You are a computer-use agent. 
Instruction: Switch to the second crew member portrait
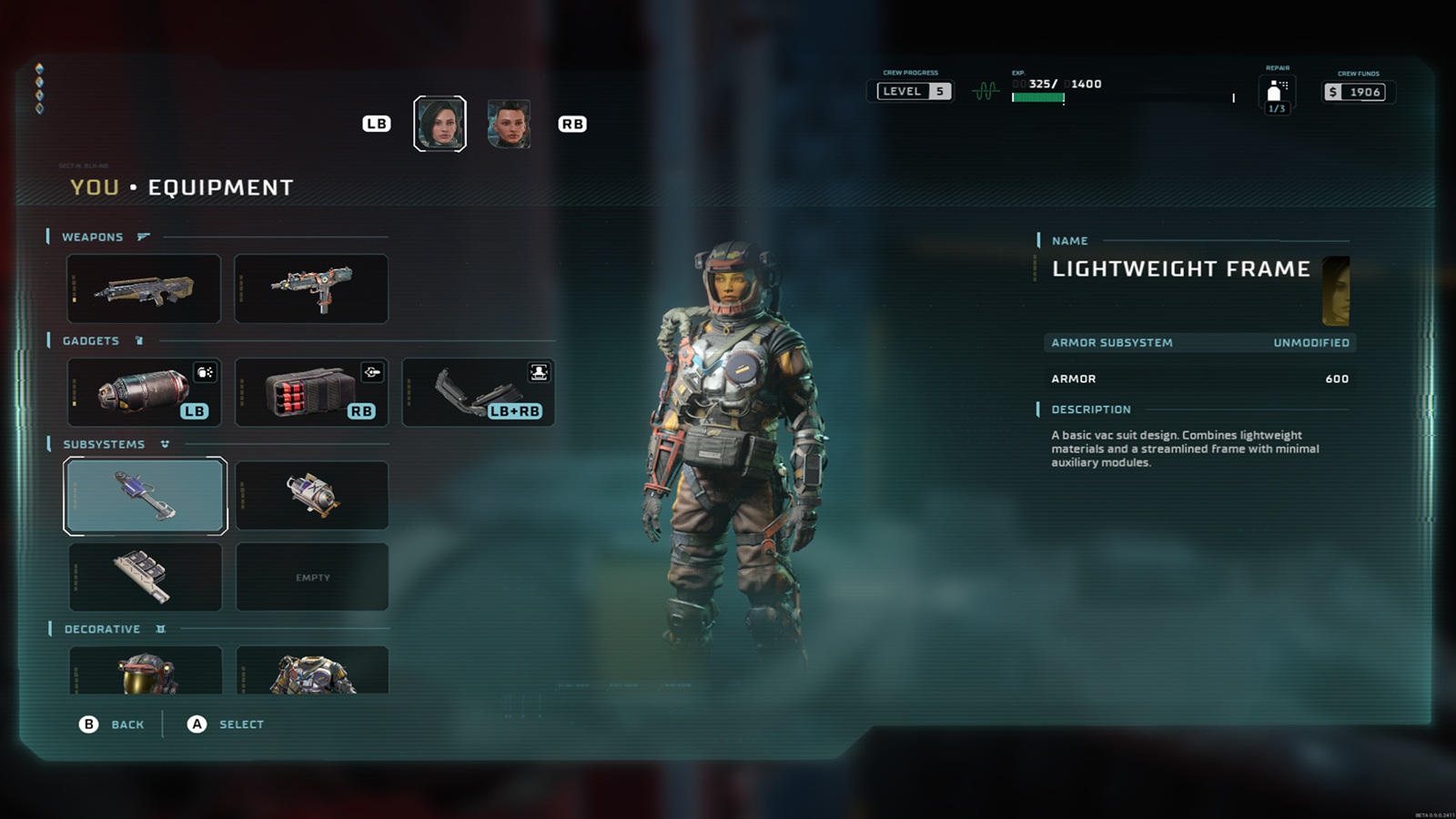509,124
